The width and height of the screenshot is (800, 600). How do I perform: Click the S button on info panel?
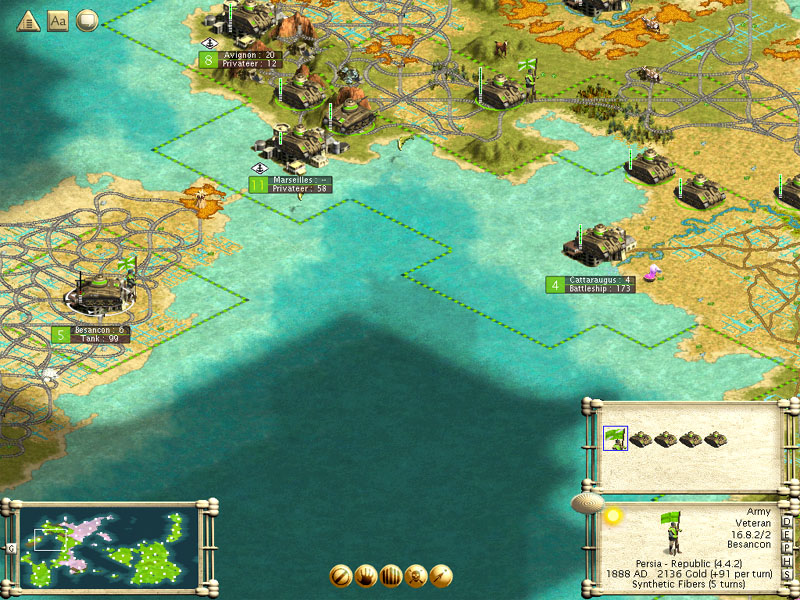point(787,574)
